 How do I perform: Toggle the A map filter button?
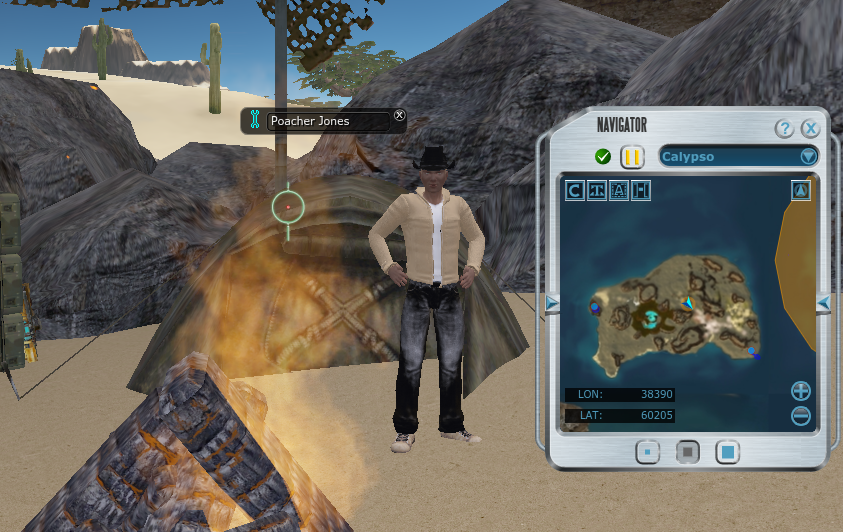[x=619, y=190]
